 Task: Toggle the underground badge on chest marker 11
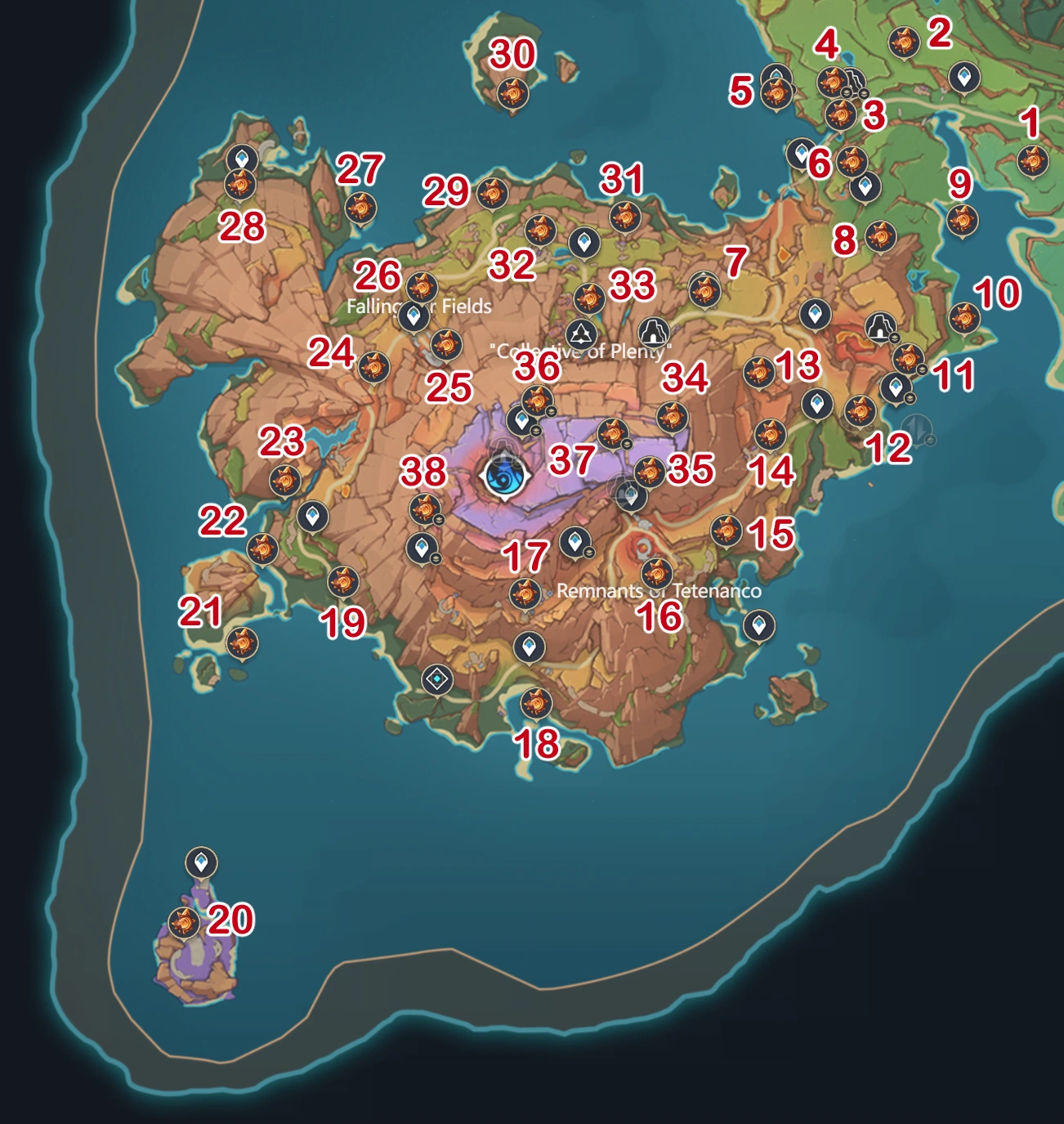pos(922,369)
